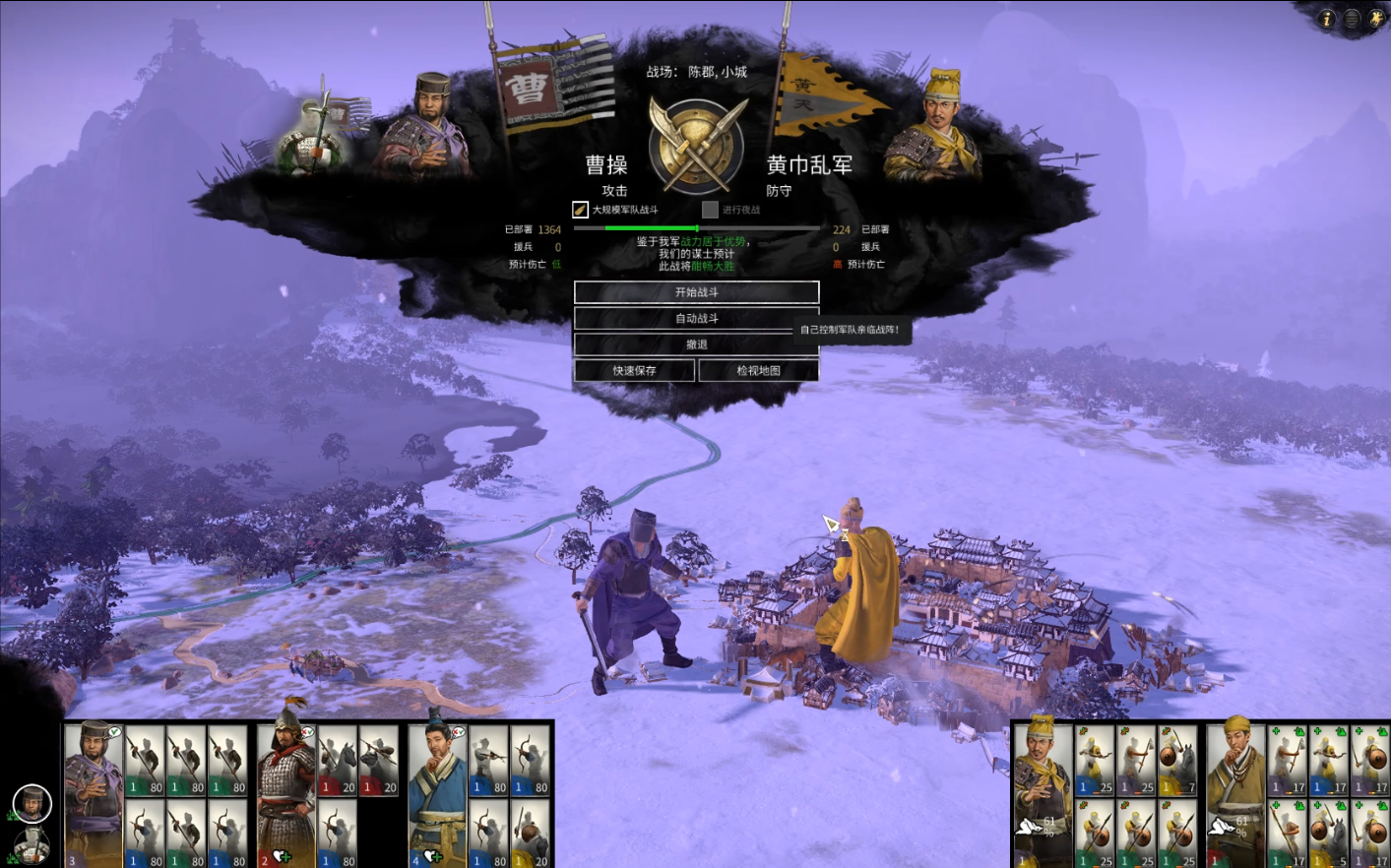Viewport: 1391px width, 868px height.
Task: Click the golden figure icon at top right
Action: (x=1376, y=18)
